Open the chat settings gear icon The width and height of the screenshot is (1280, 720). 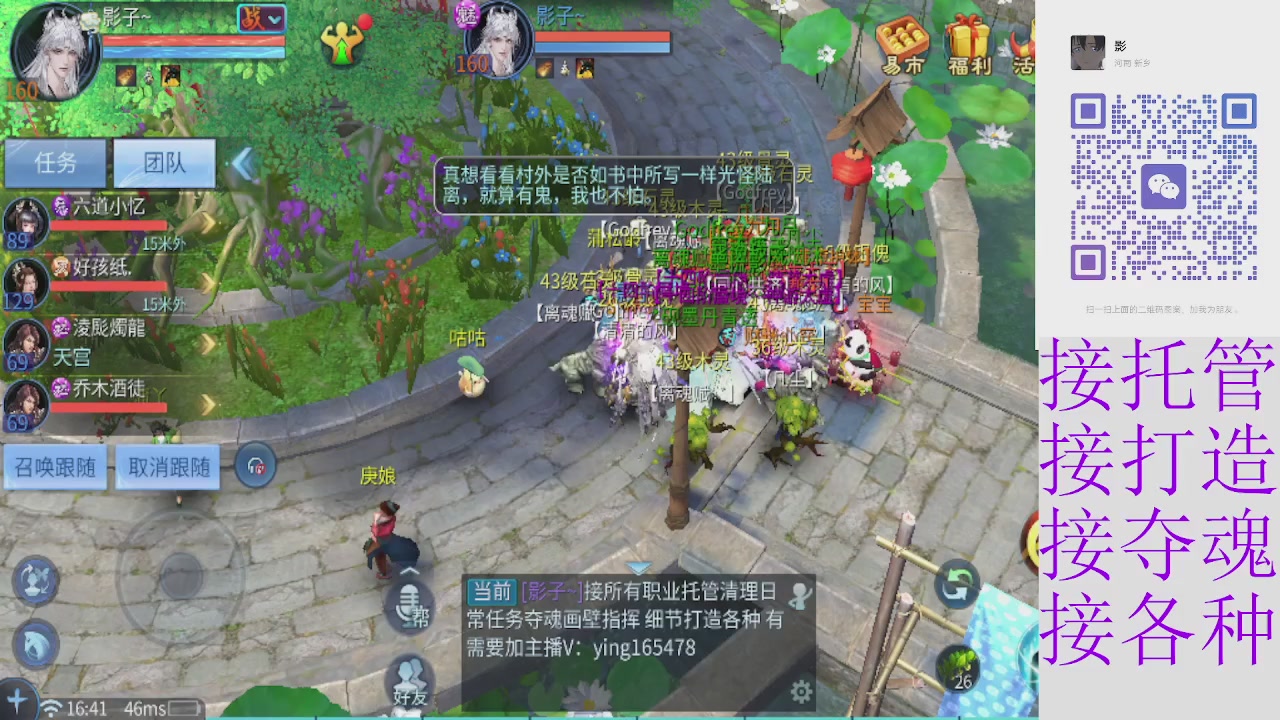click(800, 690)
